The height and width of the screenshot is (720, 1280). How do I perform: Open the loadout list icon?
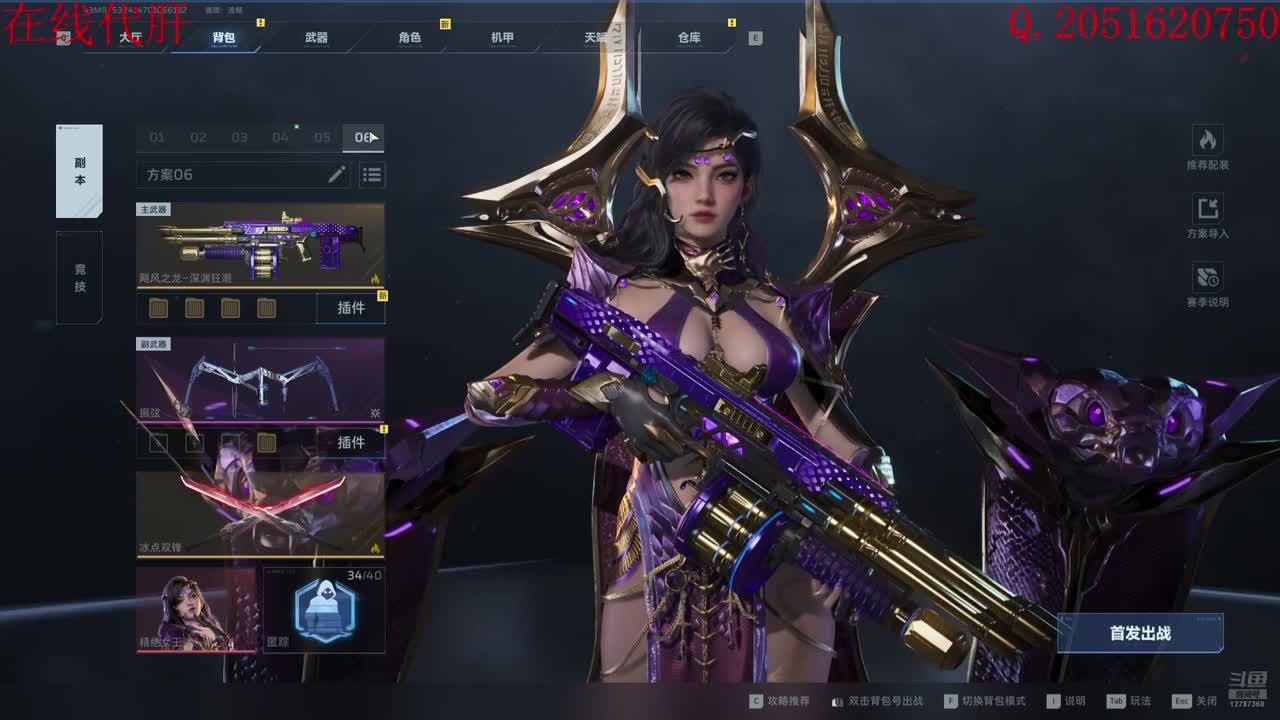pyautogui.click(x=372, y=175)
